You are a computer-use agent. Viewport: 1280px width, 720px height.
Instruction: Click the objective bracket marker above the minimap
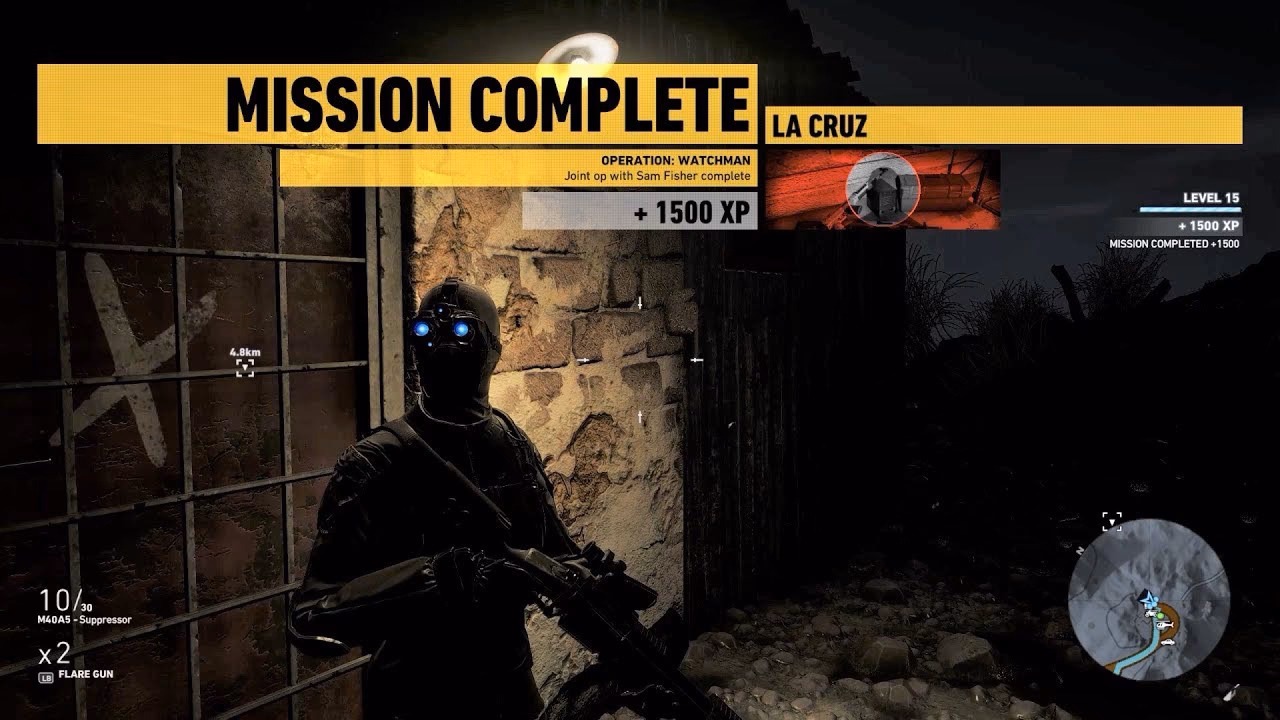coord(1113,521)
